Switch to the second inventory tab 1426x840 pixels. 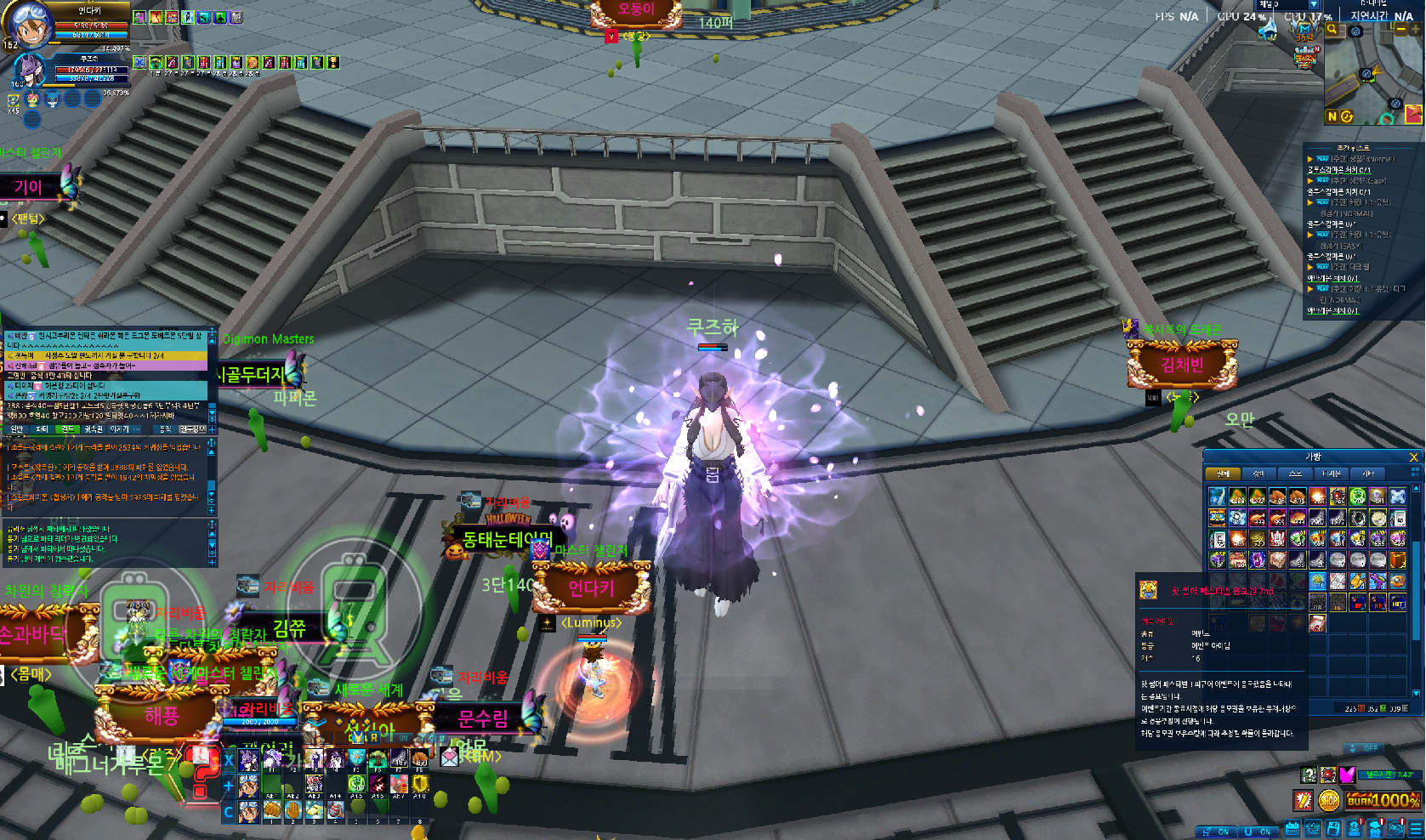1258,474
